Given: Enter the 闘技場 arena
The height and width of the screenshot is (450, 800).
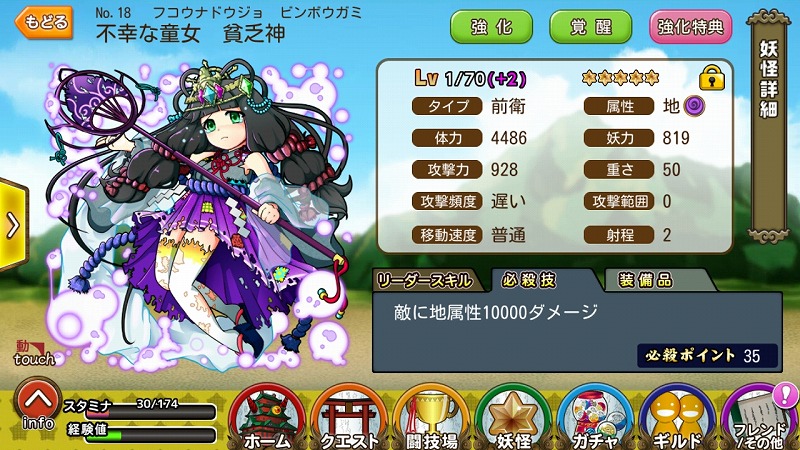Looking at the screenshot, I should point(432,416).
